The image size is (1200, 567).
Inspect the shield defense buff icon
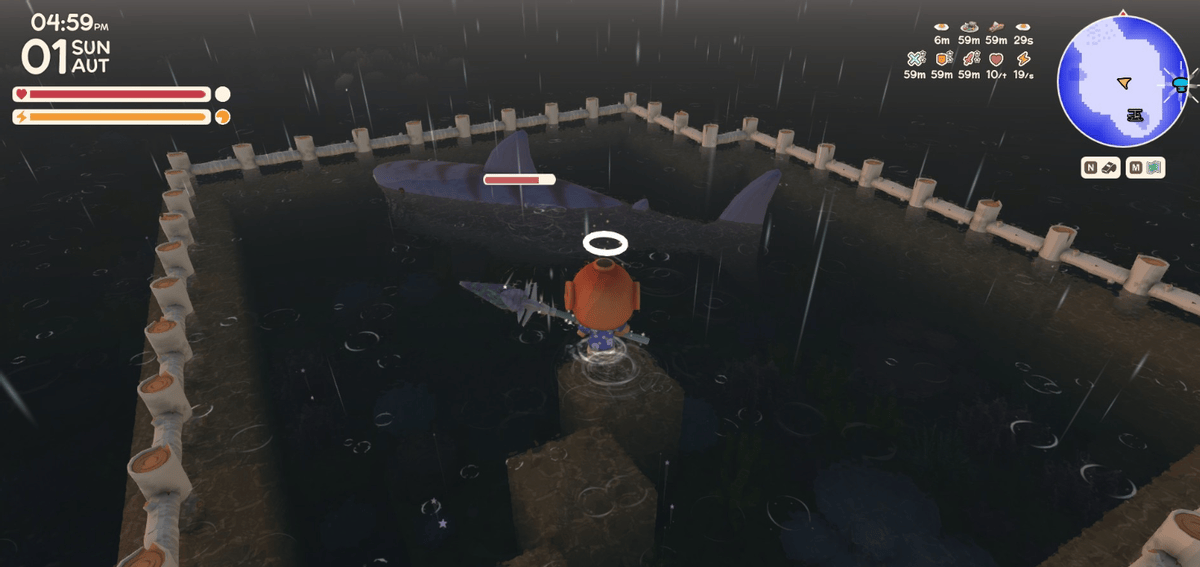click(941, 59)
